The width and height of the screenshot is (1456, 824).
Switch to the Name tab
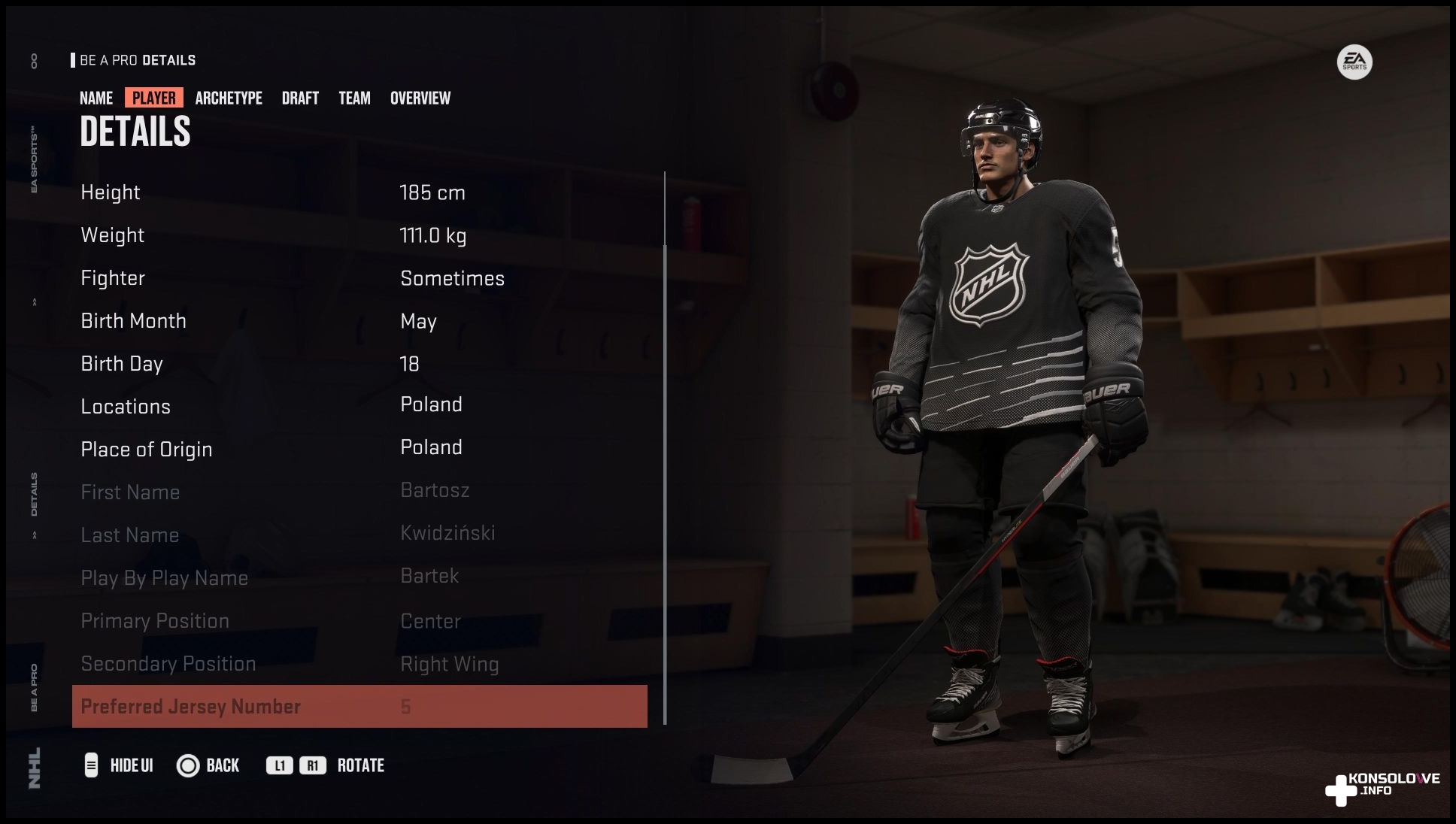pyautogui.click(x=96, y=98)
